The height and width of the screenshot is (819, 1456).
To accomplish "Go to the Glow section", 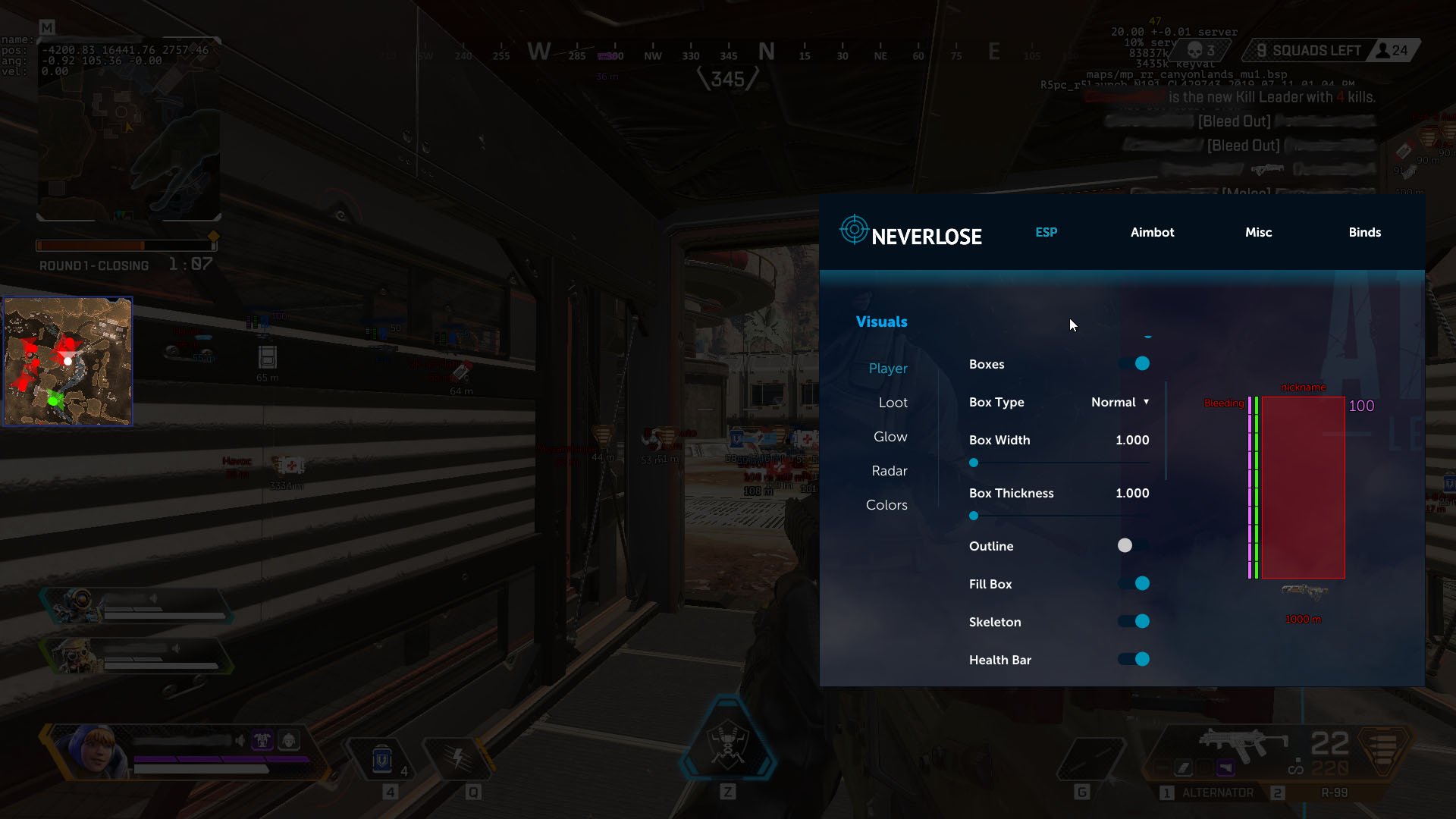I will [890, 437].
